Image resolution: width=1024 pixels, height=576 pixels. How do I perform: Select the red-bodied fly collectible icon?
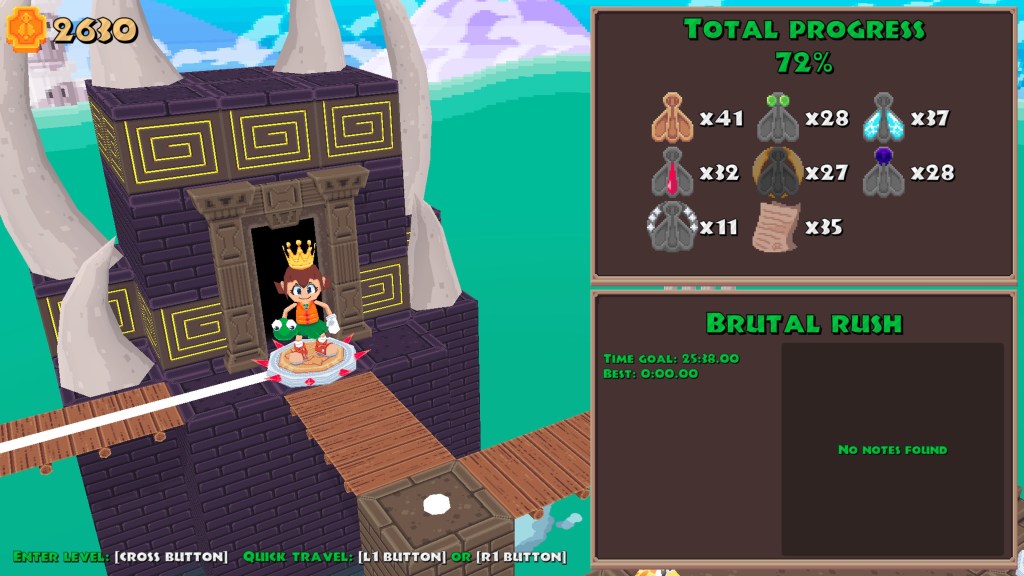pos(672,173)
